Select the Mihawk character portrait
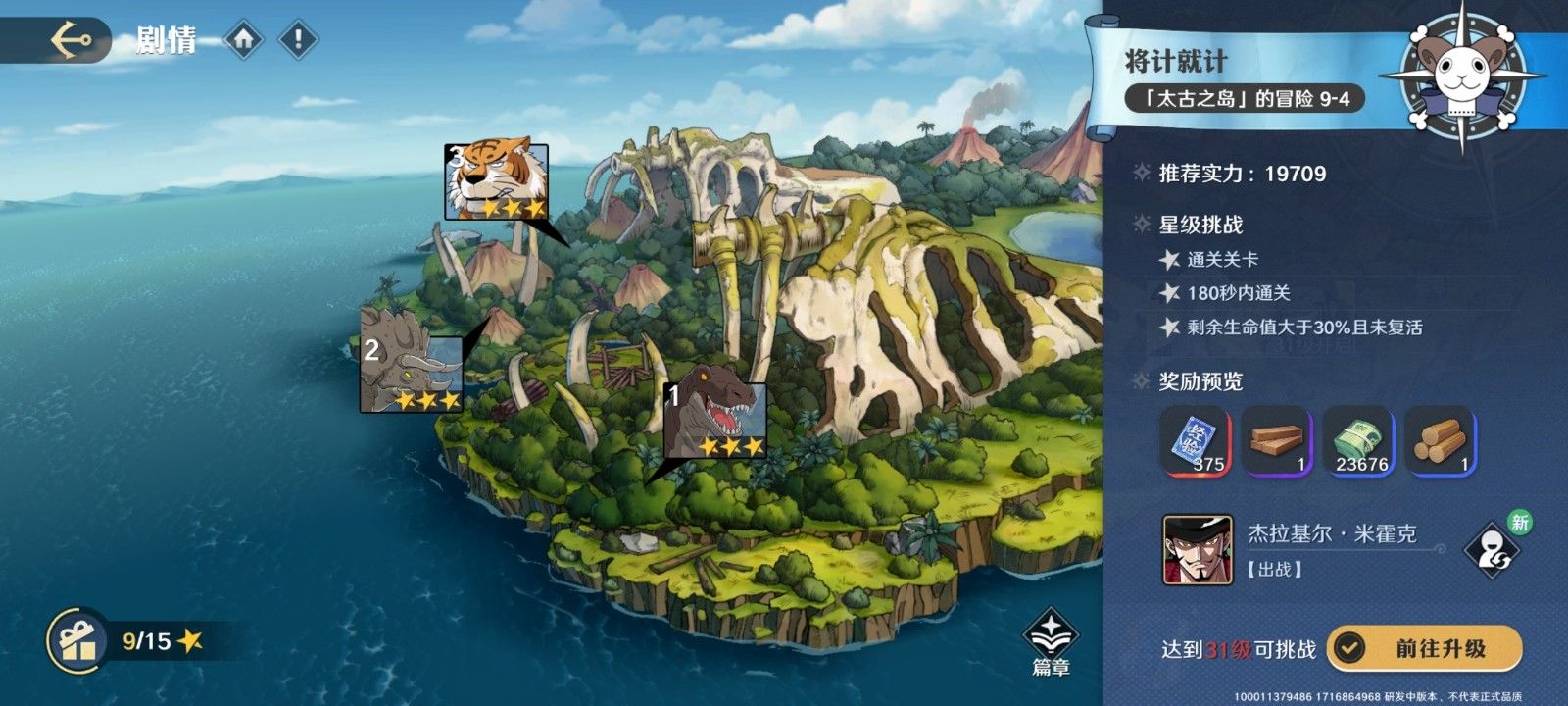Image resolution: width=1568 pixels, height=706 pixels. click(x=1184, y=549)
